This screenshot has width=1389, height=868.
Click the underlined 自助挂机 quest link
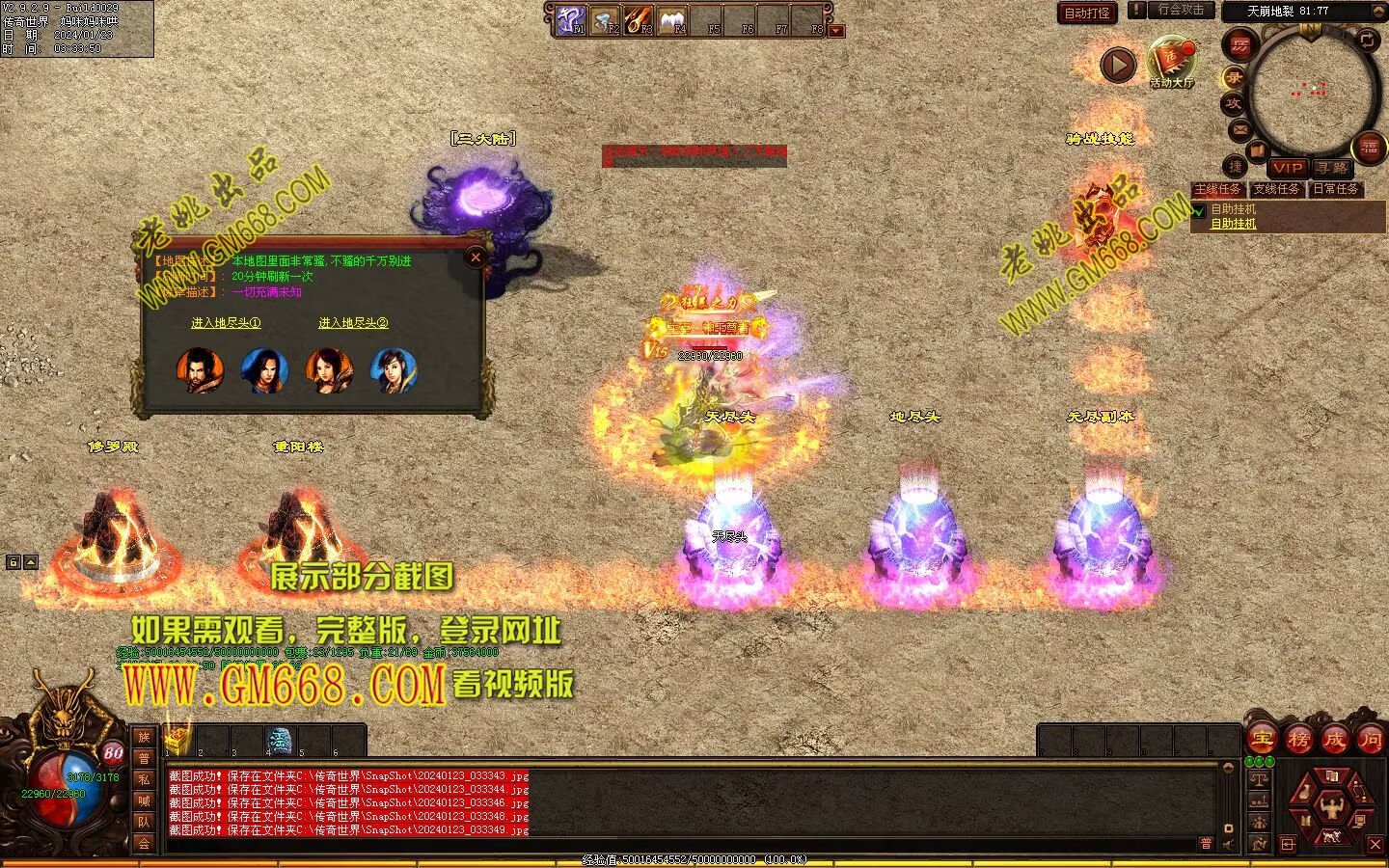[x=1233, y=224]
